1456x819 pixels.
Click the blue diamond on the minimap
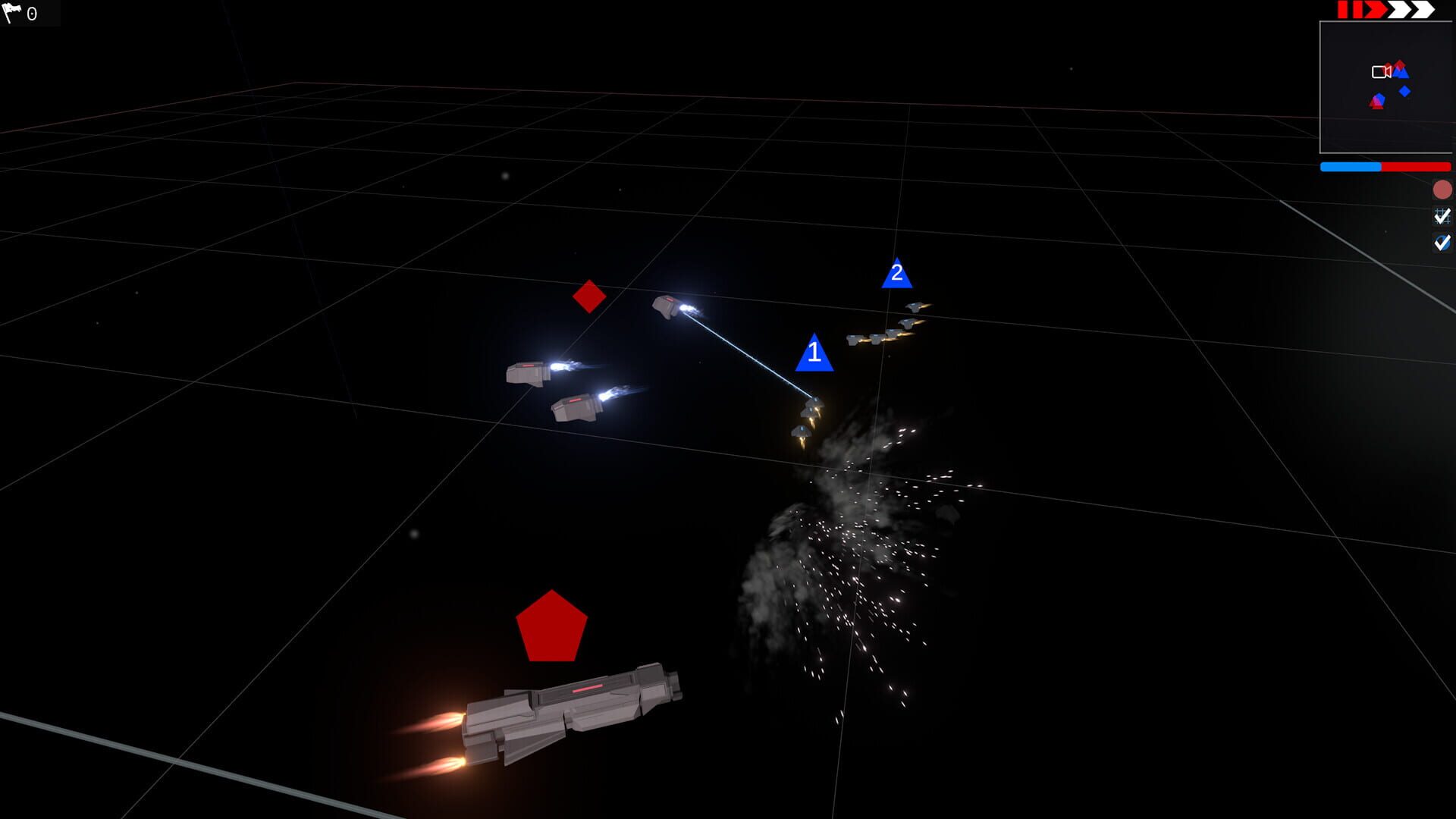1404,92
